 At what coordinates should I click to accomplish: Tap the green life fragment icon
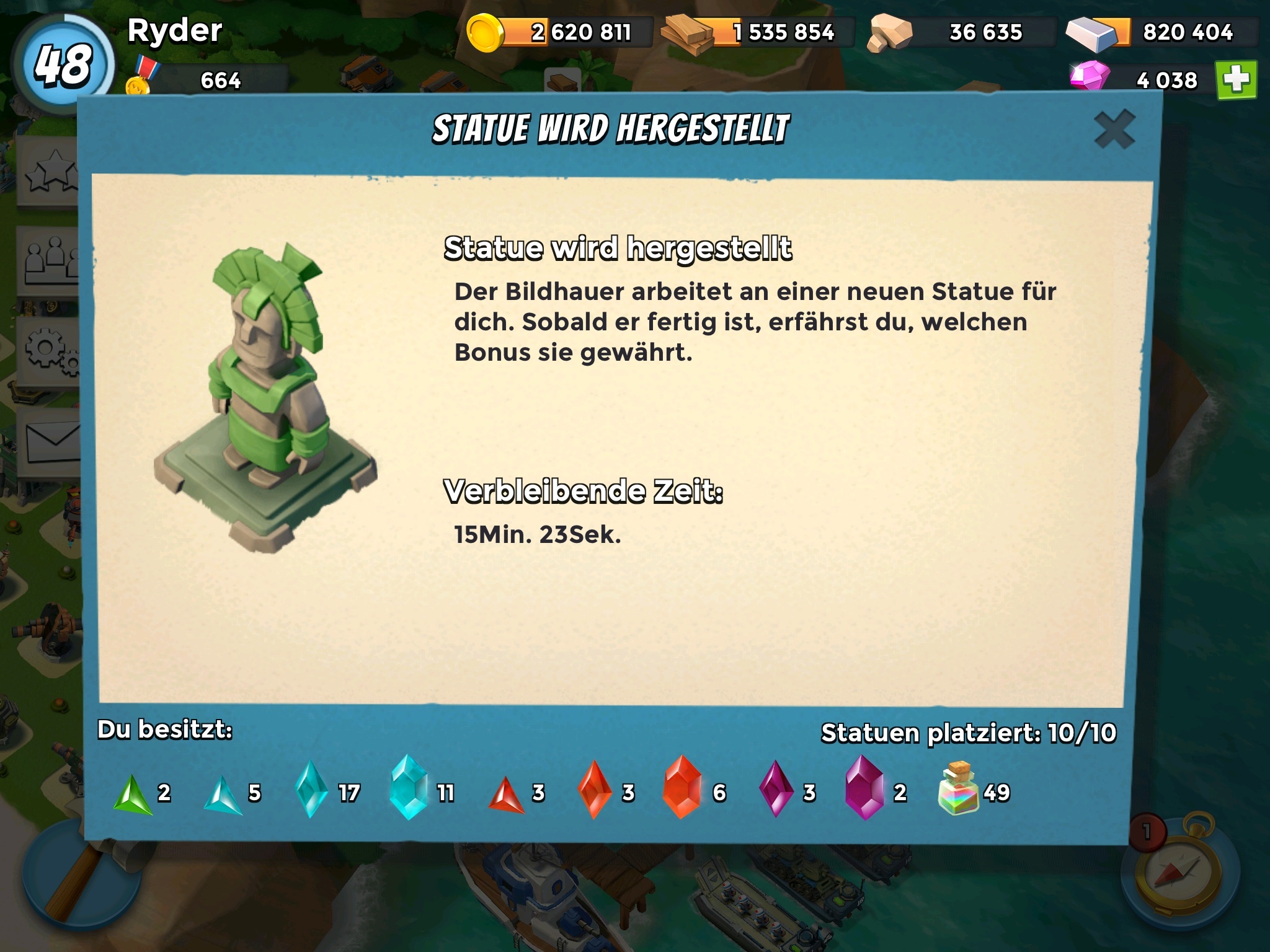tap(132, 794)
